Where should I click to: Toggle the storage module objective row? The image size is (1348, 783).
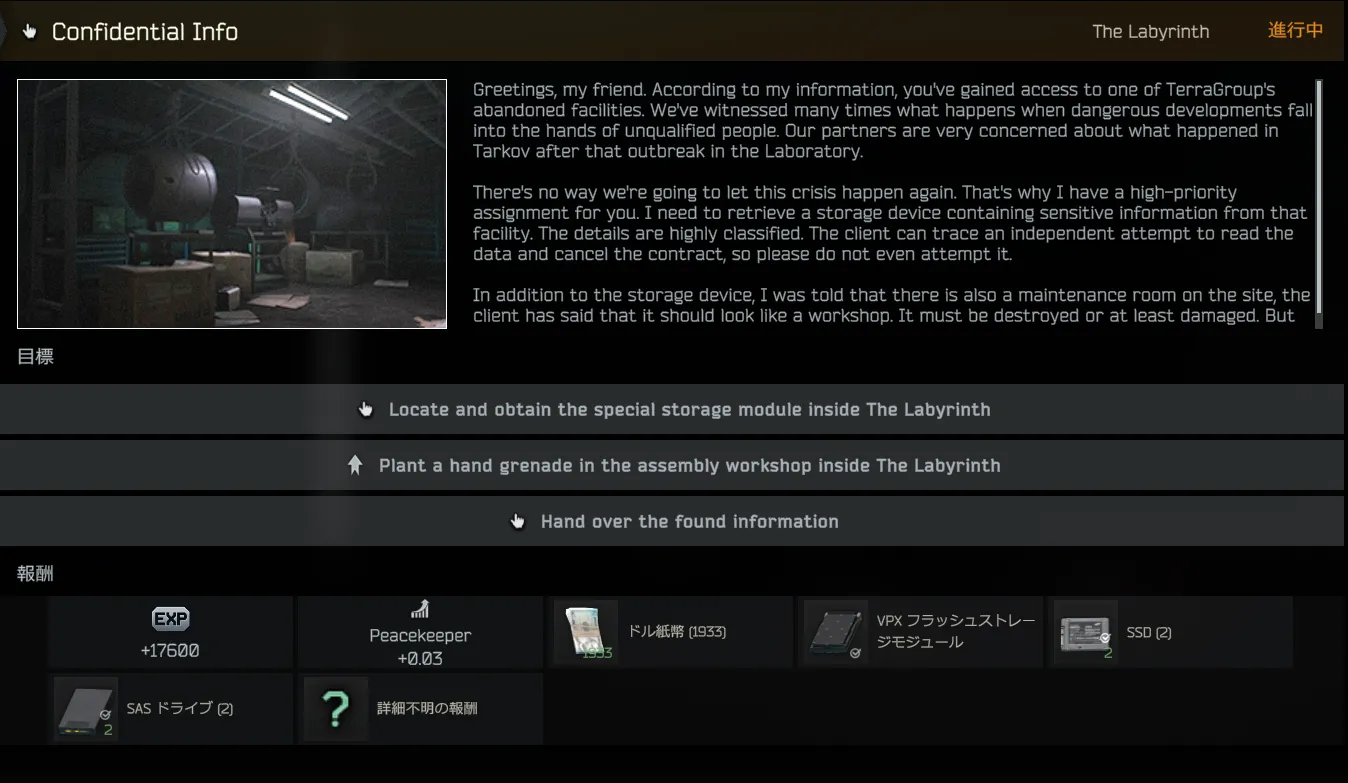pyautogui.click(x=674, y=409)
